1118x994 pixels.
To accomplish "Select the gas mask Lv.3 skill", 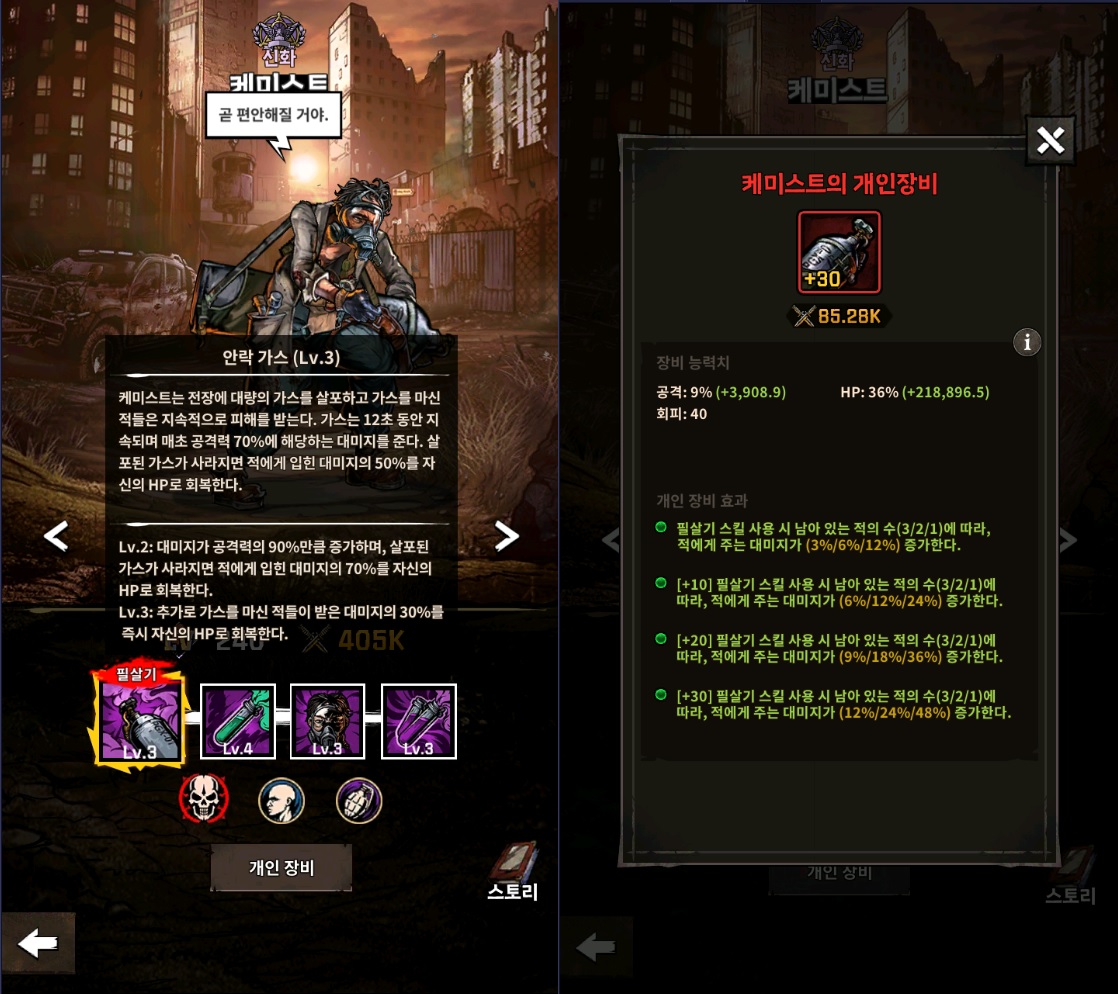I will coord(328,721).
